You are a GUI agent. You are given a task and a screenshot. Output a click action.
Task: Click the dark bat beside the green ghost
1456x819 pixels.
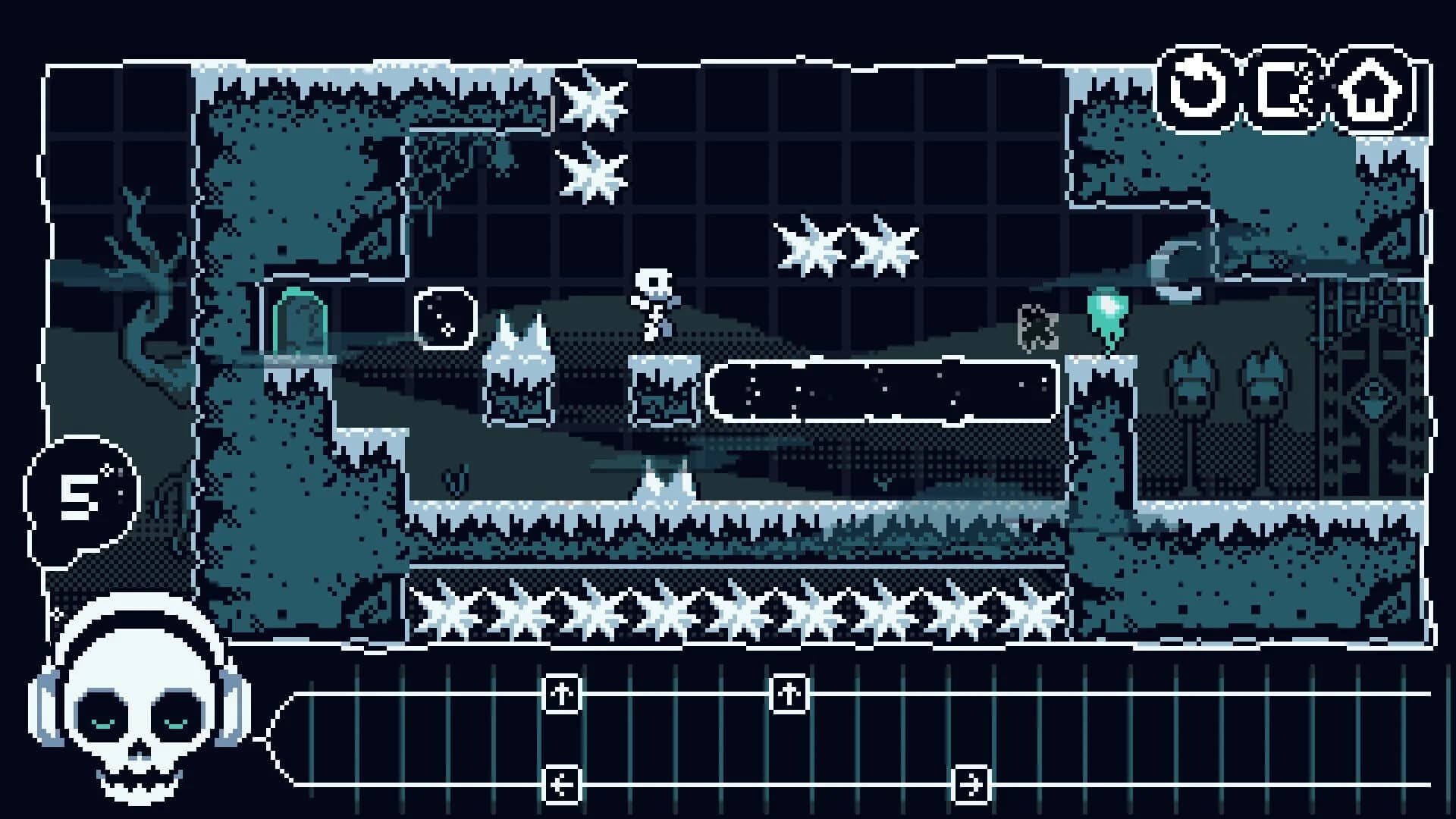1037,326
